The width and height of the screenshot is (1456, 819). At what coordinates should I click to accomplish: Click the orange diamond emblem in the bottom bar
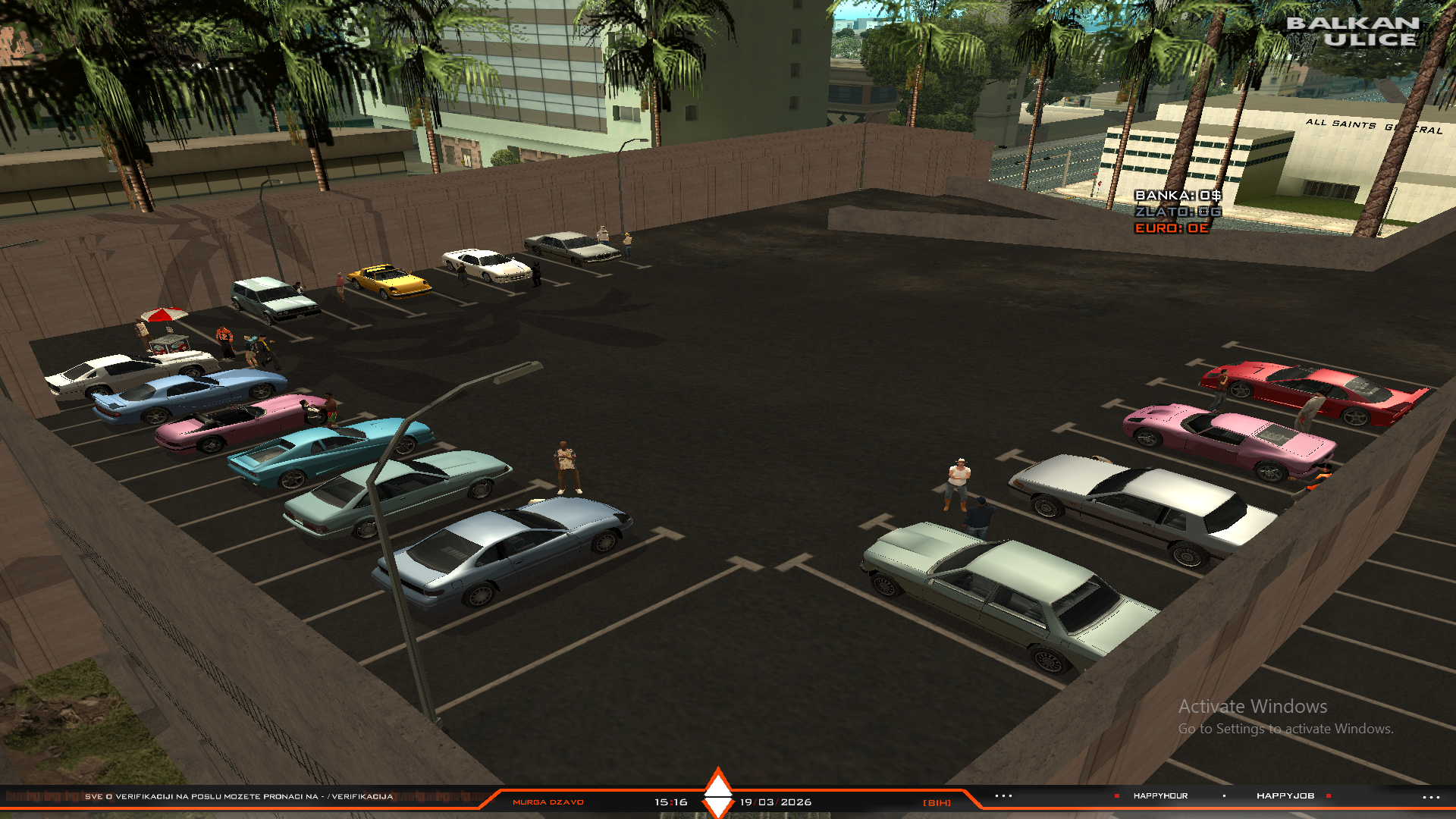[x=717, y=792]
